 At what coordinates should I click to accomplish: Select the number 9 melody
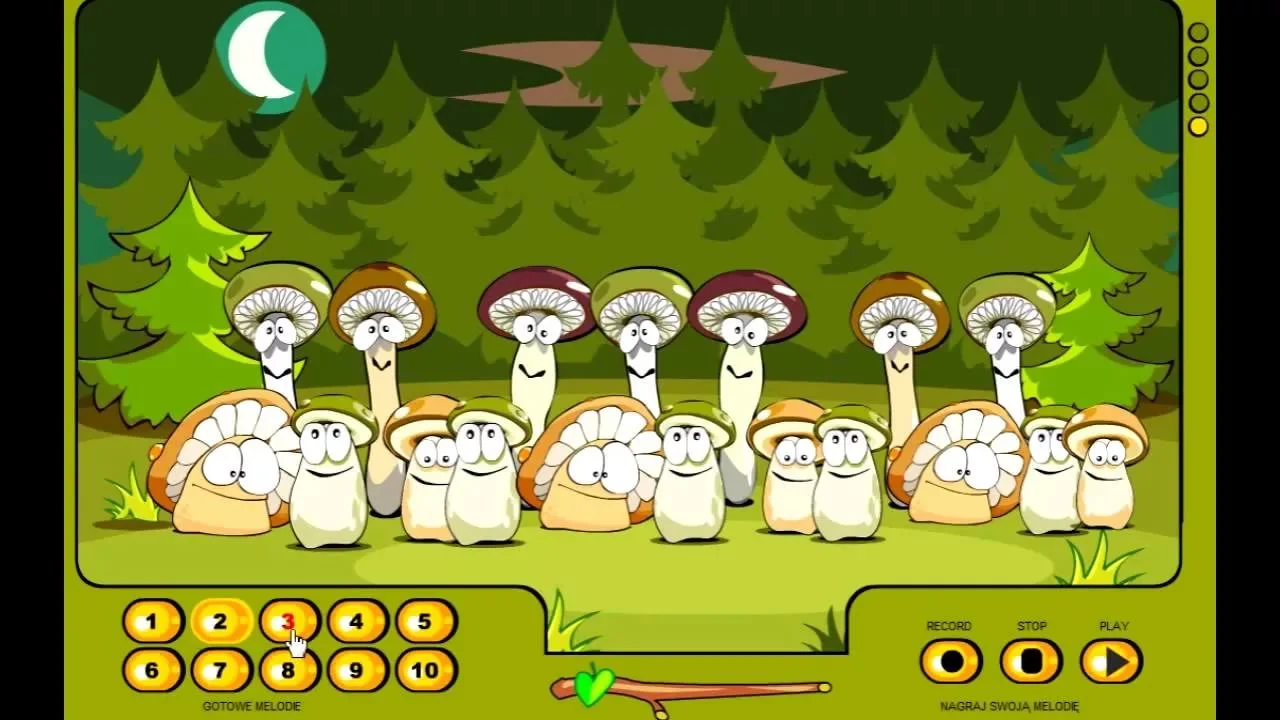356,670
